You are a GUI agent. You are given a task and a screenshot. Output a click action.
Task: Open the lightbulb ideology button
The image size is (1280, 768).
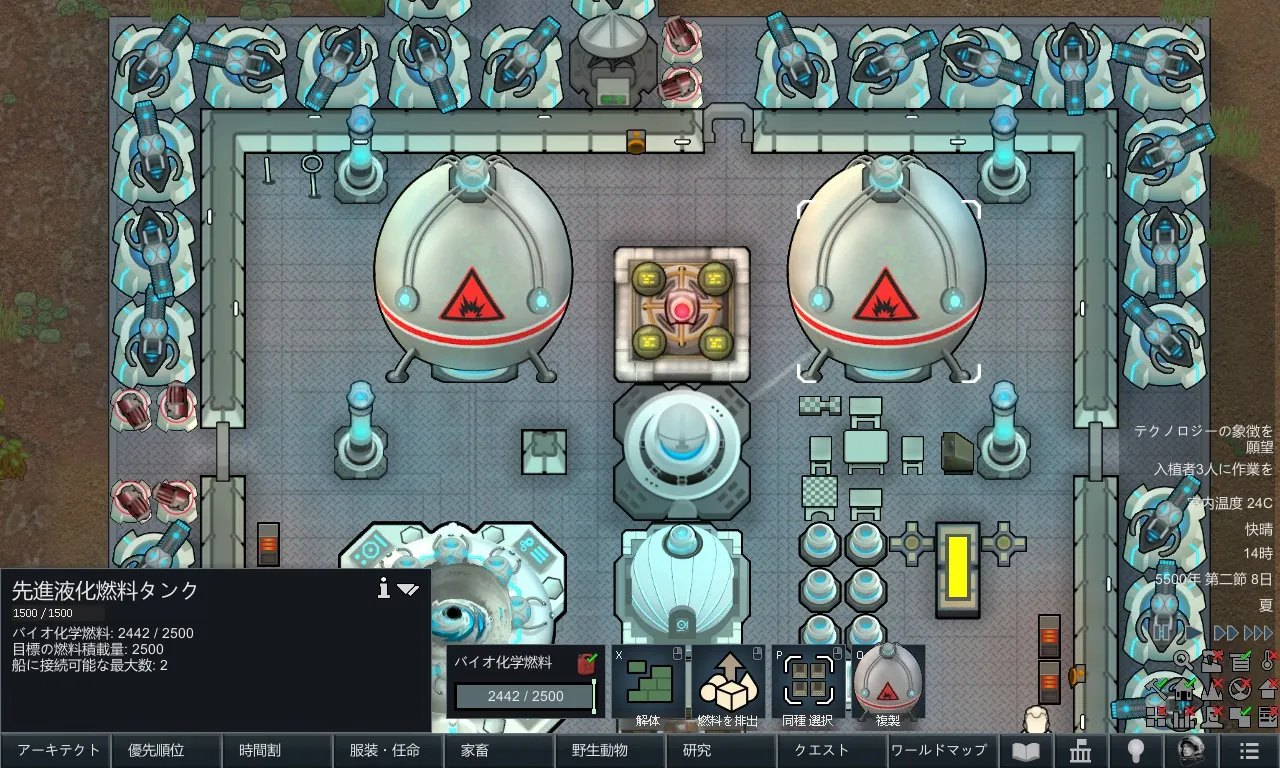coord(1136,751)
